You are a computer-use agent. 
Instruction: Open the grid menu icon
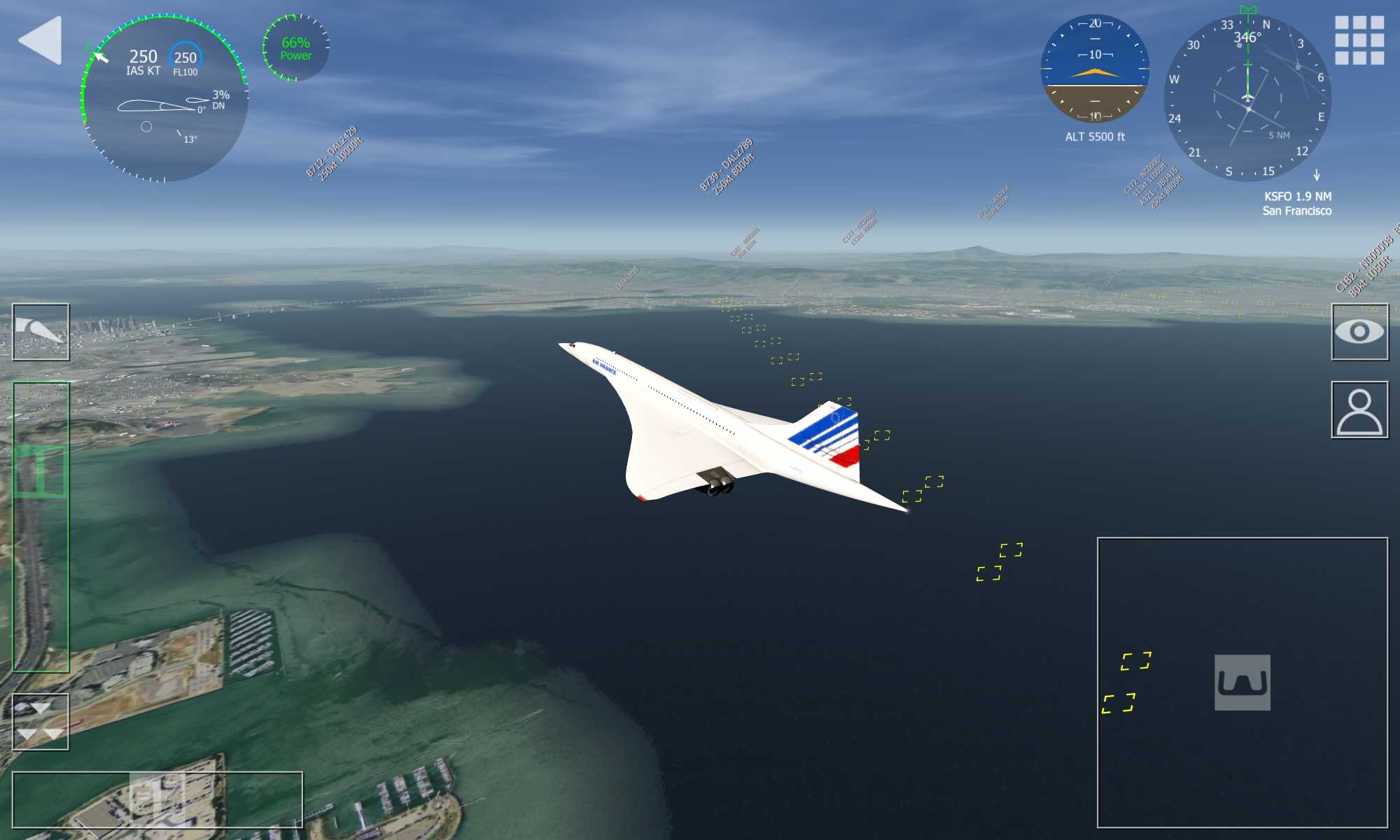tap(1359, 41)
